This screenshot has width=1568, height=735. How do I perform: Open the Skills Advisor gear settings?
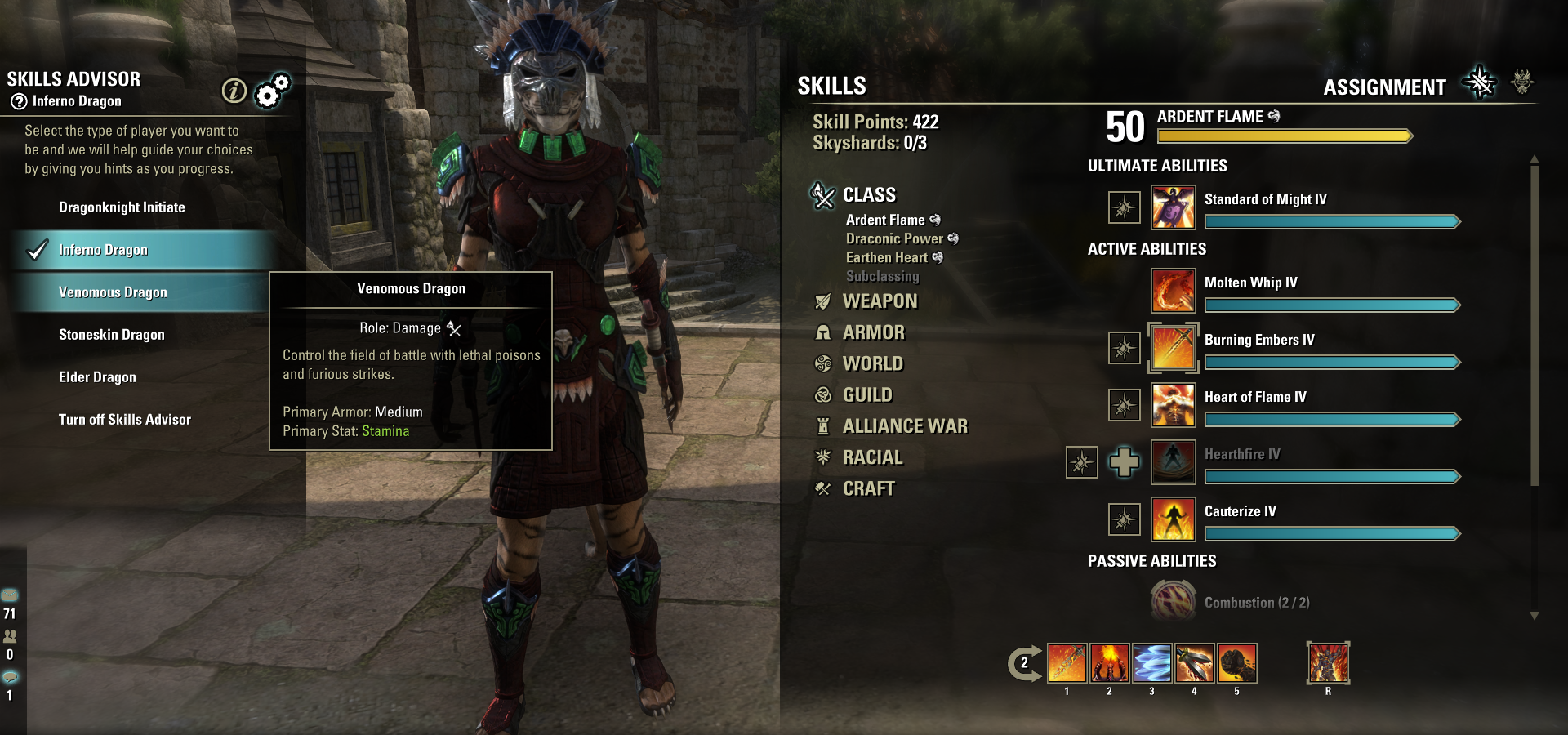[271, 91]
